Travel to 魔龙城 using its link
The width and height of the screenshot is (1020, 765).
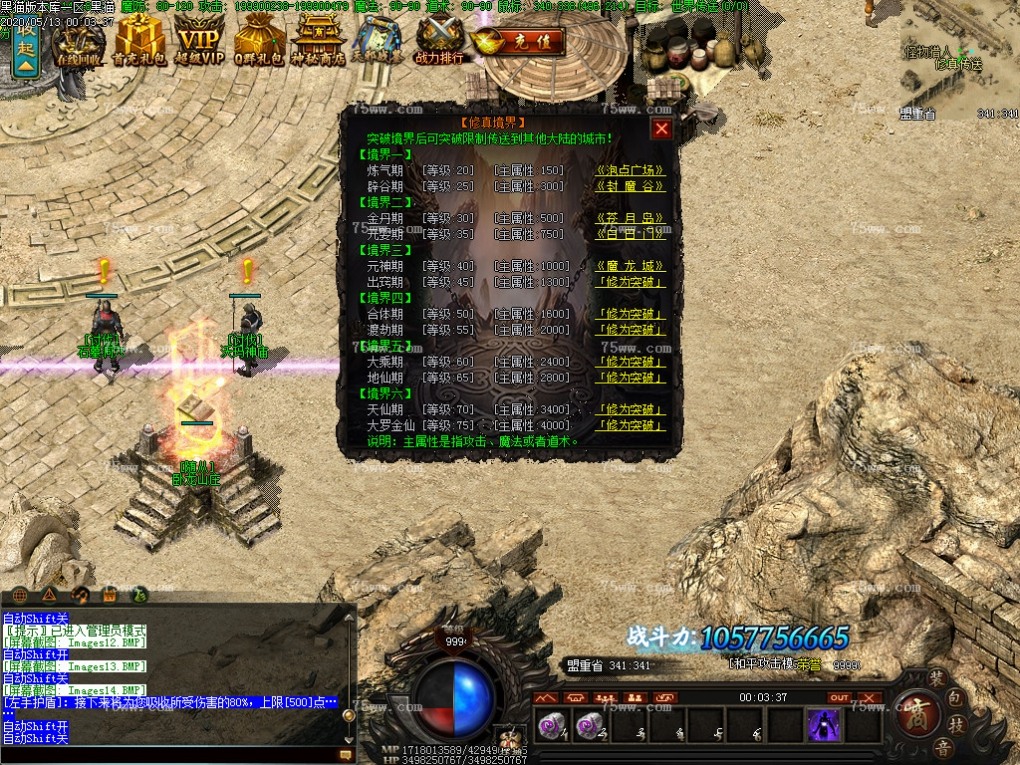630,266
